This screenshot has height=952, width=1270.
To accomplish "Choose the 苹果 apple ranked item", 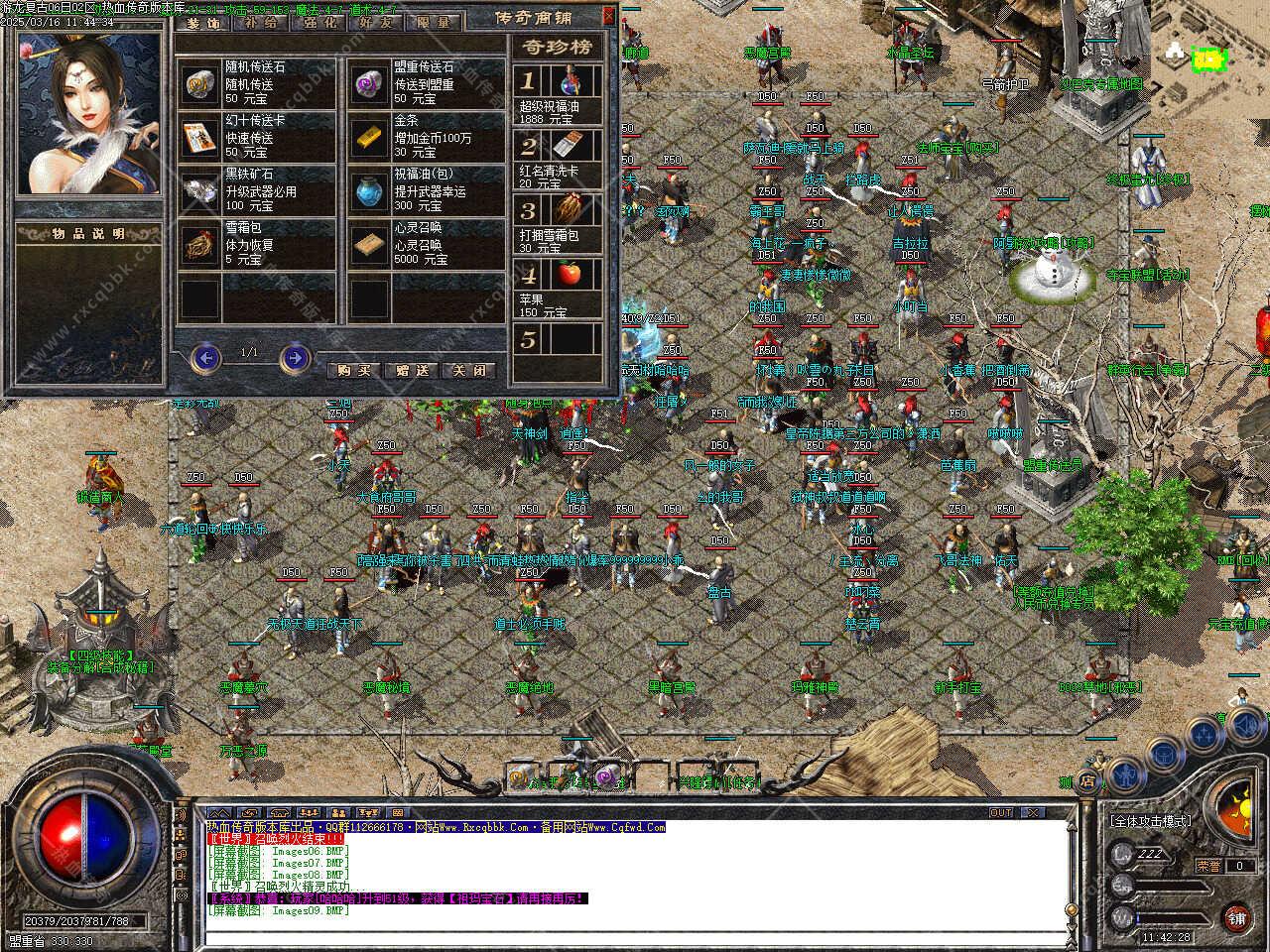I will coord(569,275).
